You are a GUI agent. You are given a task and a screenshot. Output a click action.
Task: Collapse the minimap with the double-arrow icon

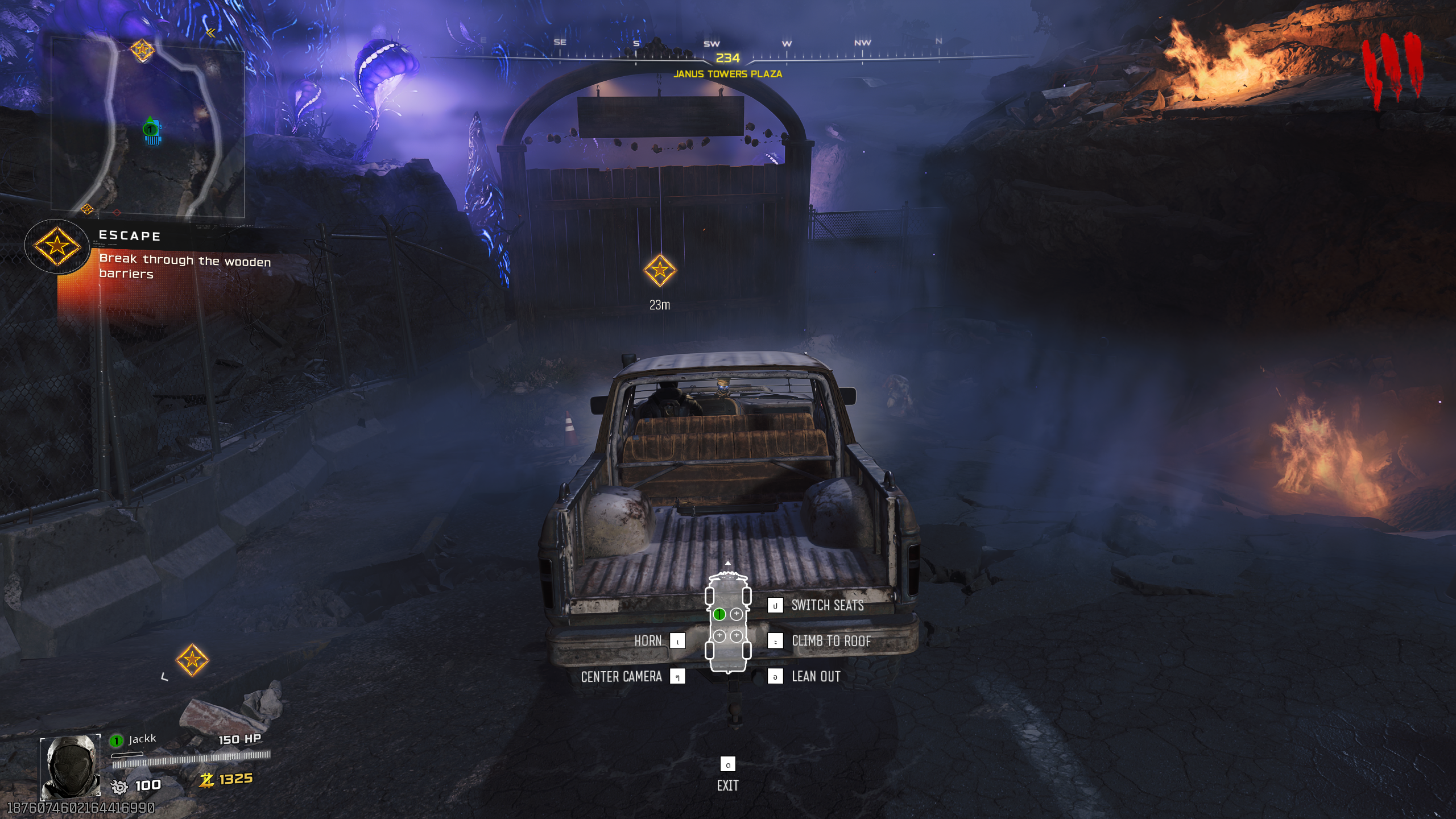point(211,33)
